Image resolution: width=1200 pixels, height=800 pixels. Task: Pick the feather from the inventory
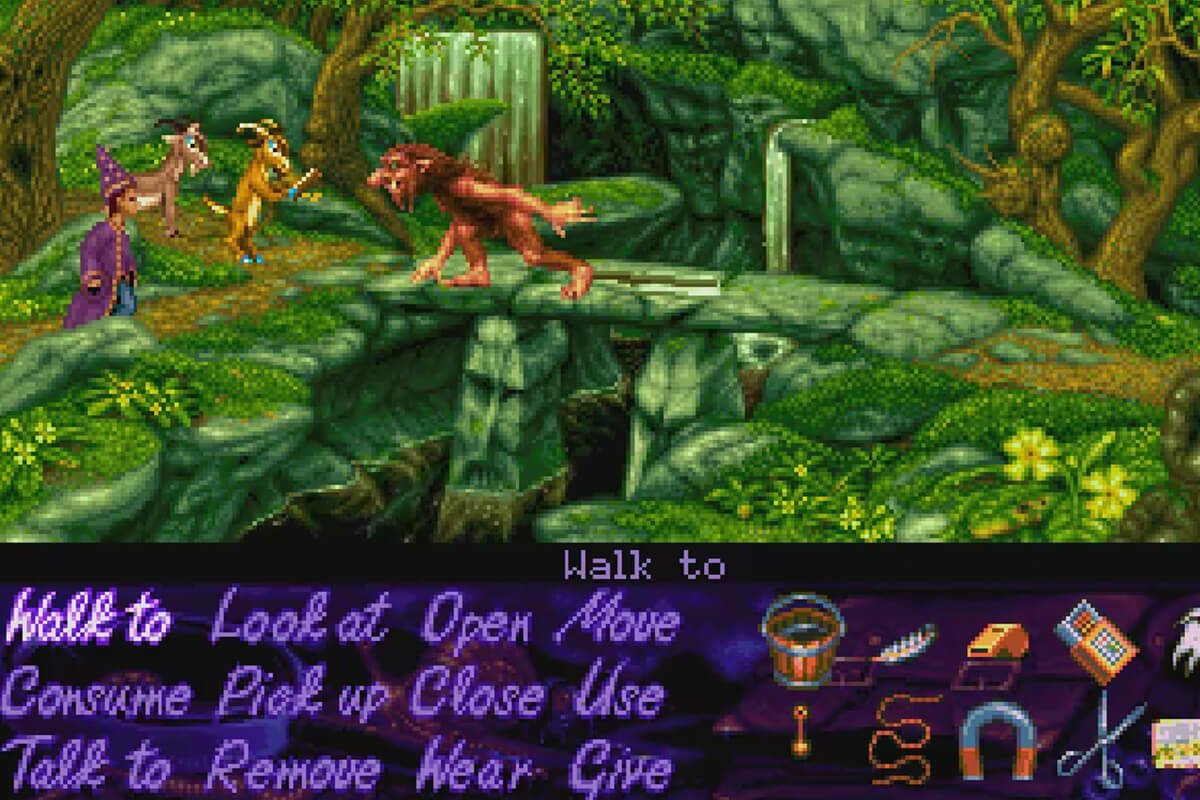[903, 643]
